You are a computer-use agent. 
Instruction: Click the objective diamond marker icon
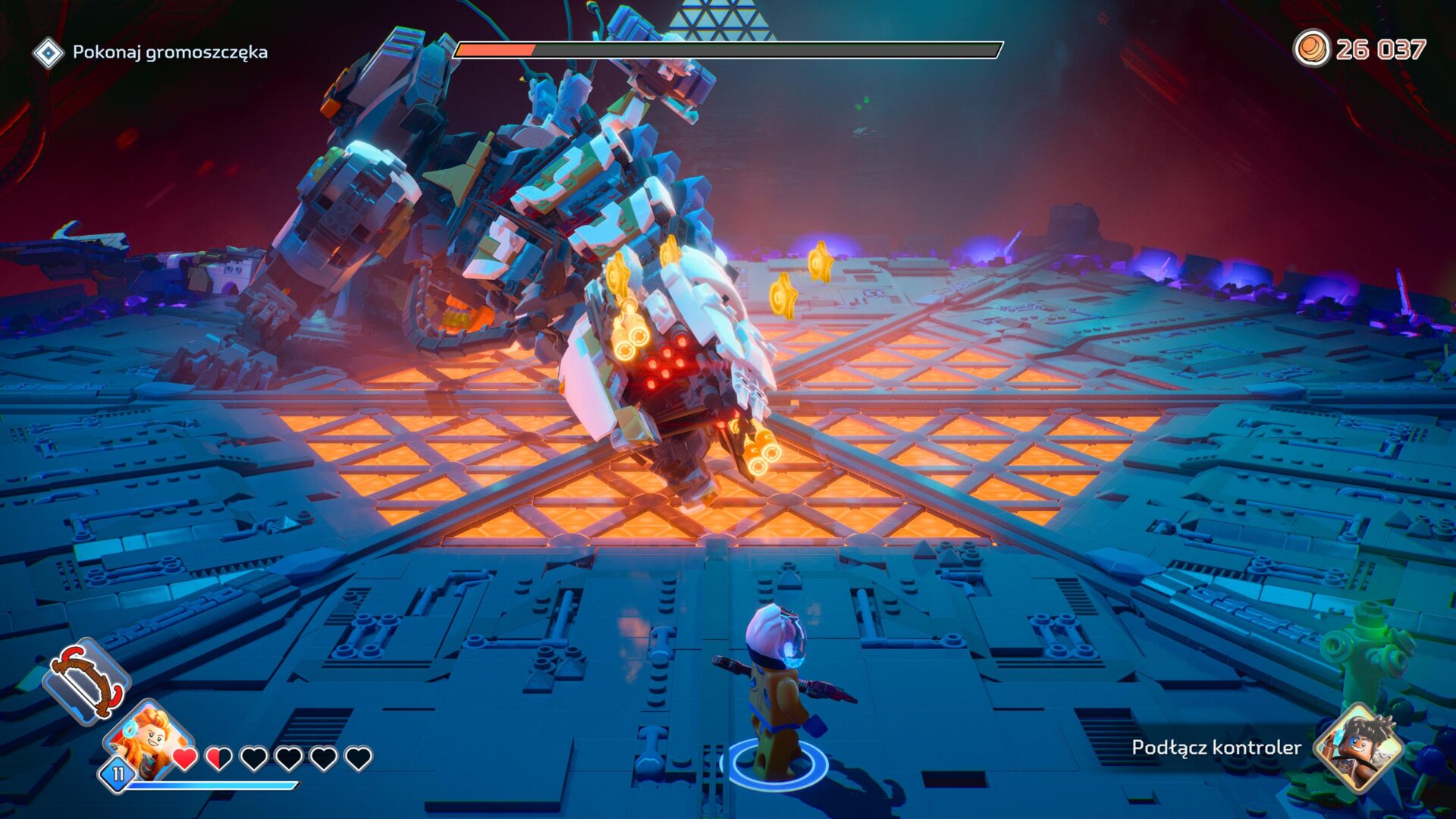pyautogui.click(x=49, y=53)
